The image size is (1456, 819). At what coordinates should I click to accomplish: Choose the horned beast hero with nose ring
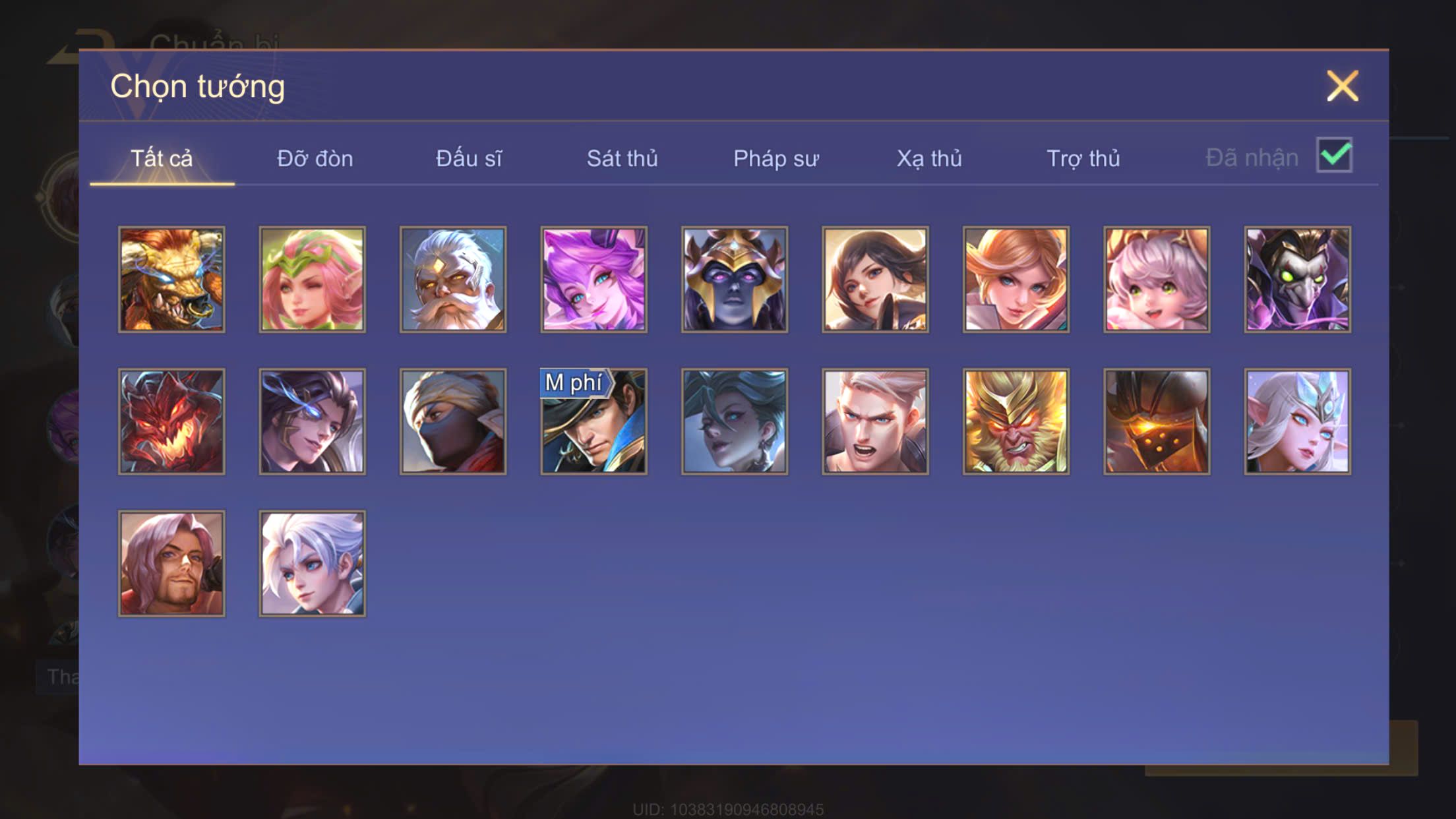tap(171, 280)
